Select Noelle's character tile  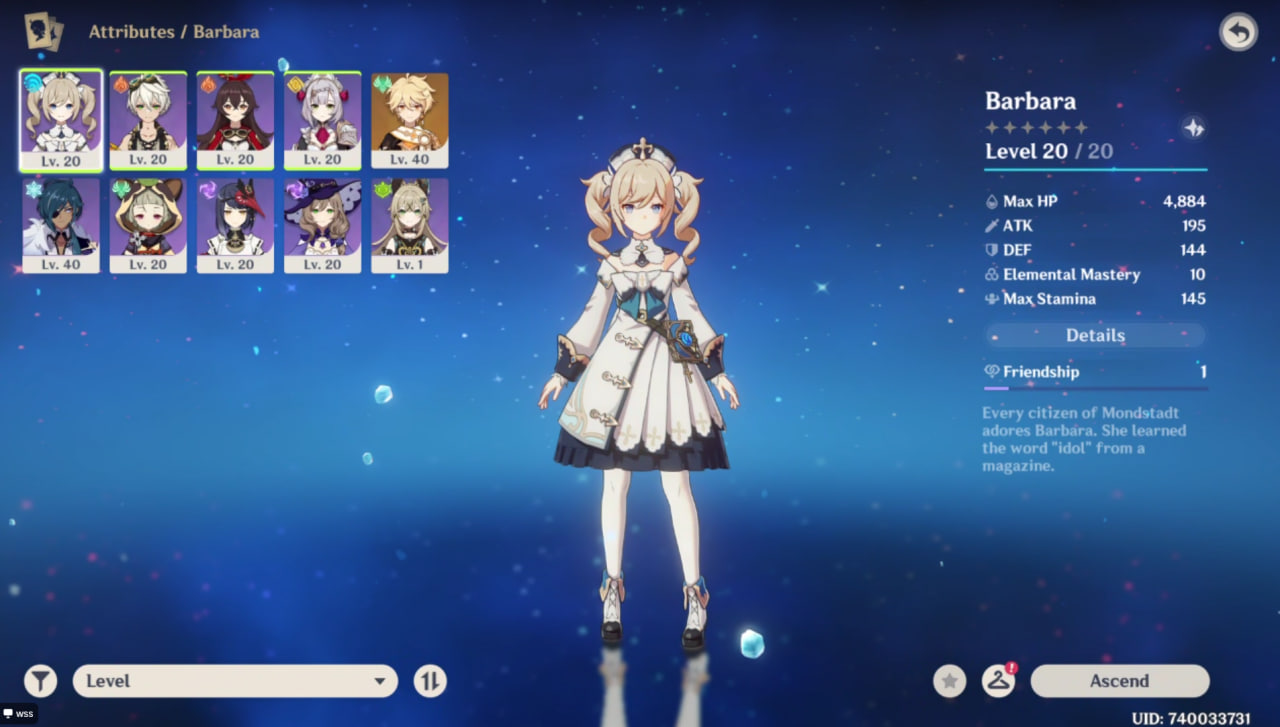point(322,120)
